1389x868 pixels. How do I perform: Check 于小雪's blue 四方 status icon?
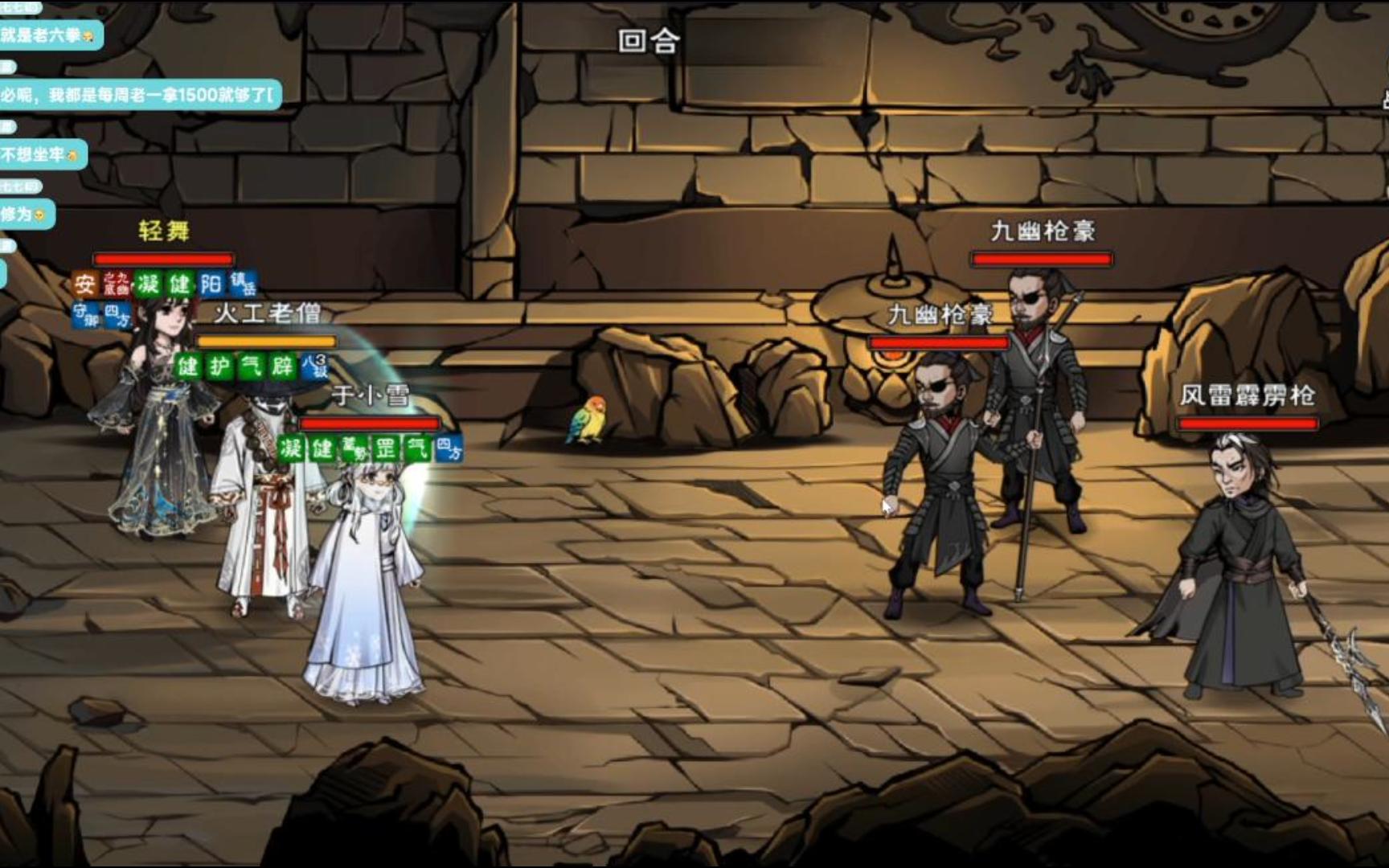tap(449, 448)
